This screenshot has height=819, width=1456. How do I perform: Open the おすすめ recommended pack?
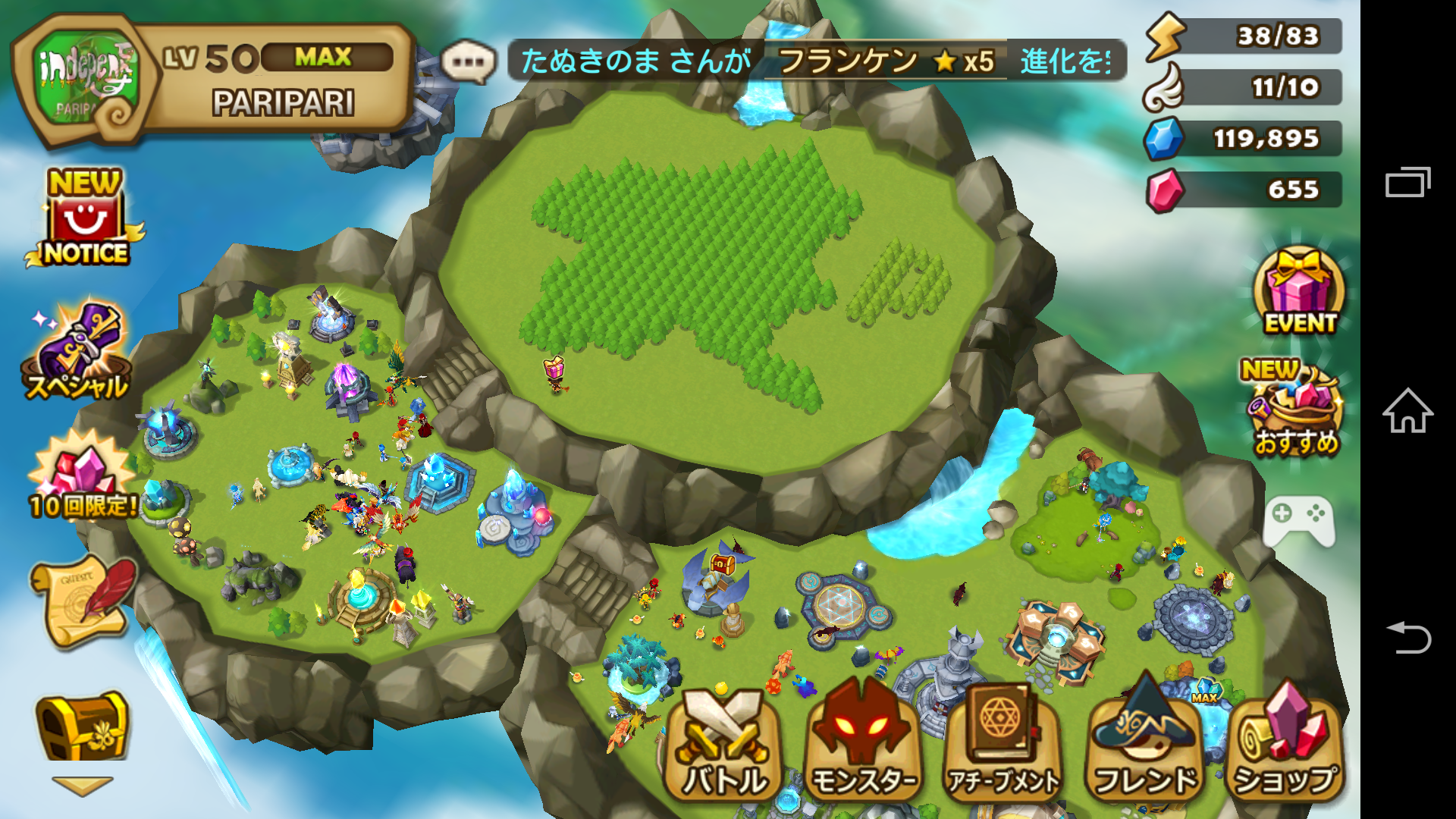(x=1296, y=409)
